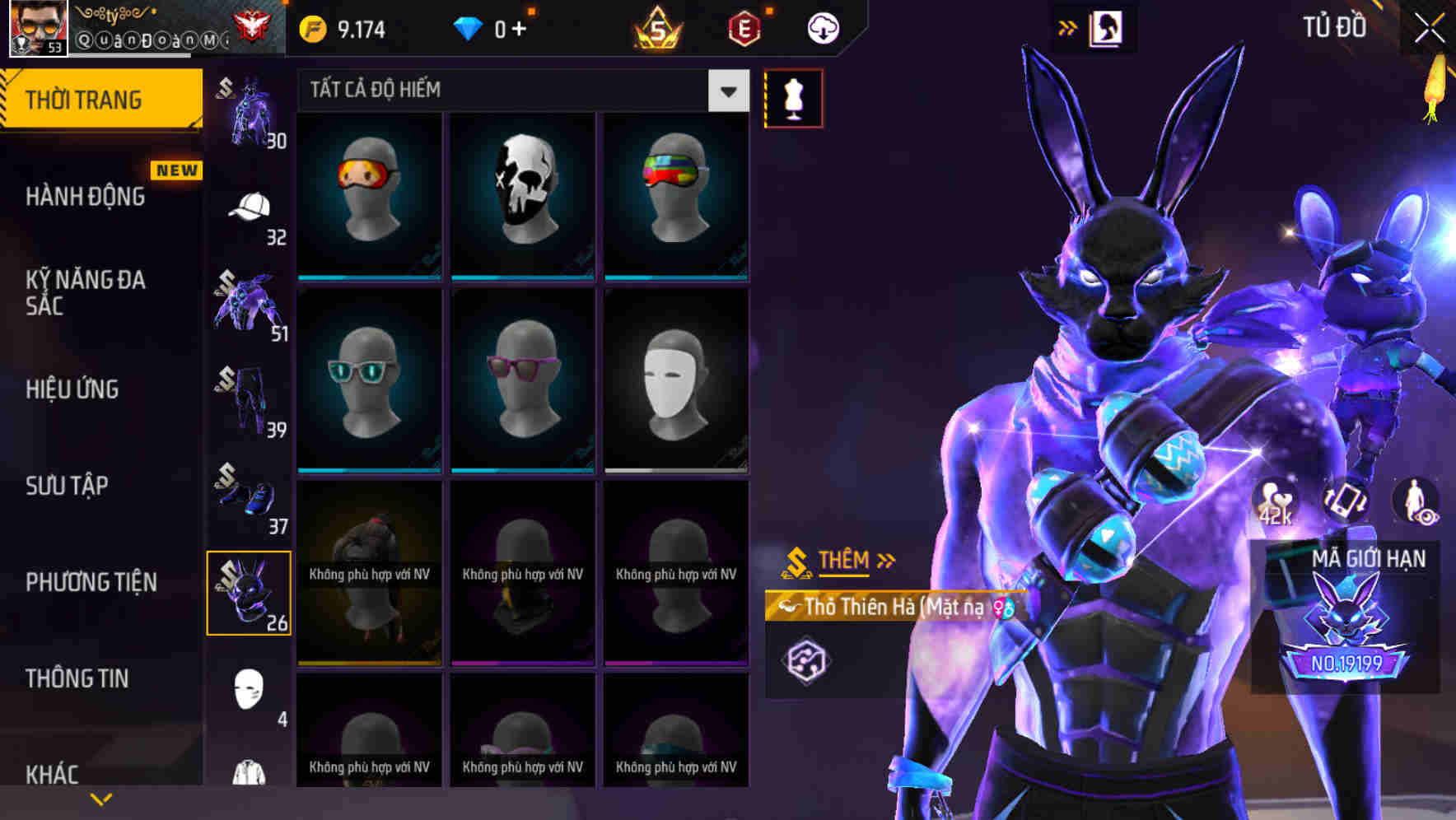
Task: Click the THÊM link
Action: click(846, 560)
